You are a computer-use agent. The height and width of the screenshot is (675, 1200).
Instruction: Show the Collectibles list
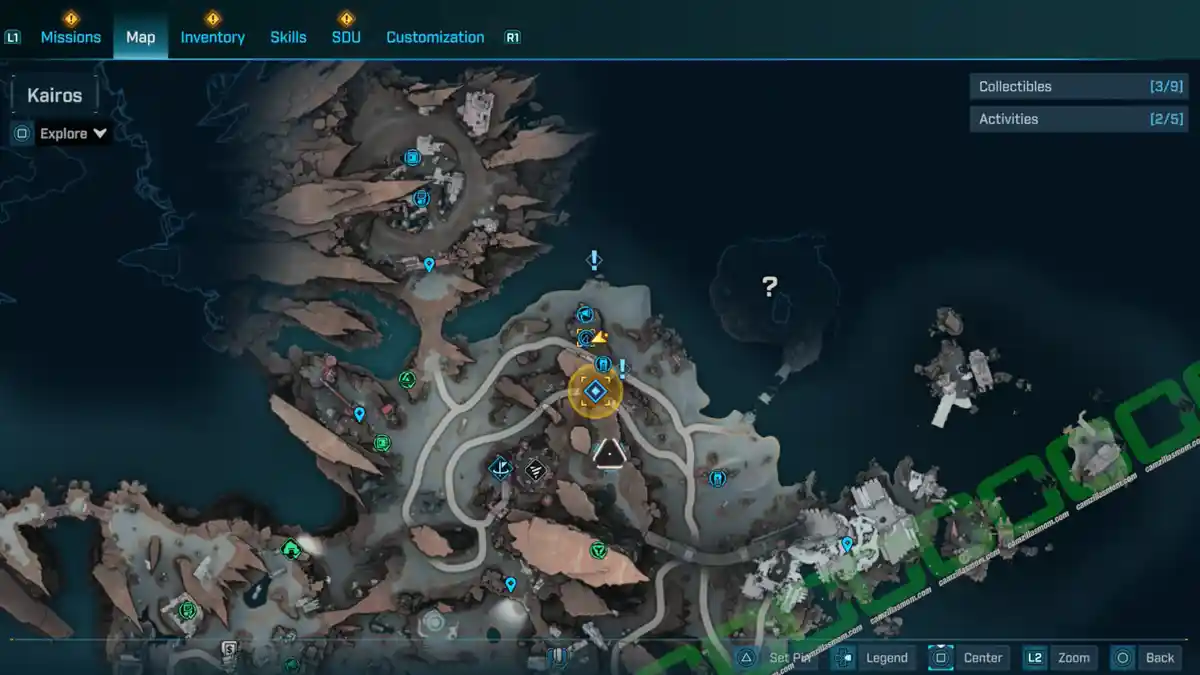[x=1078, y=87]
